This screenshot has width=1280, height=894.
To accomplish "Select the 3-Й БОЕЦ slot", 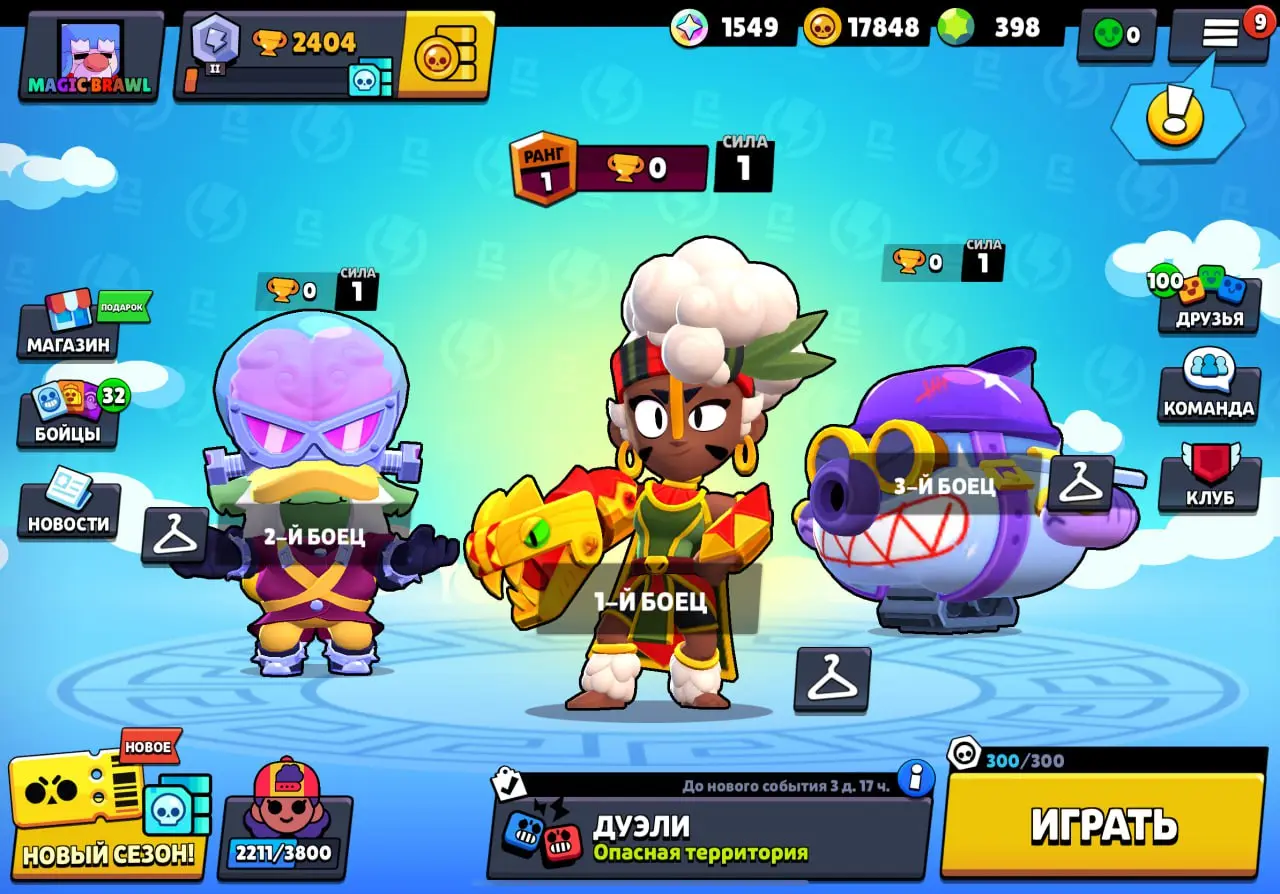I will [x=945, y=486].
